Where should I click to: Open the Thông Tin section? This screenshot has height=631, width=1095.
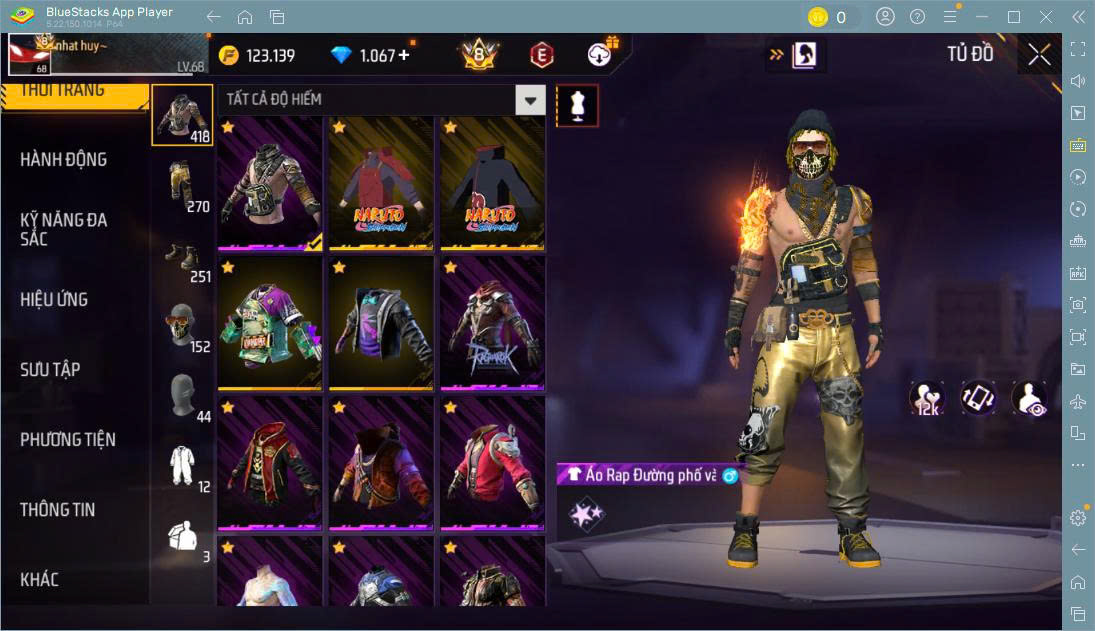[58, 509]
